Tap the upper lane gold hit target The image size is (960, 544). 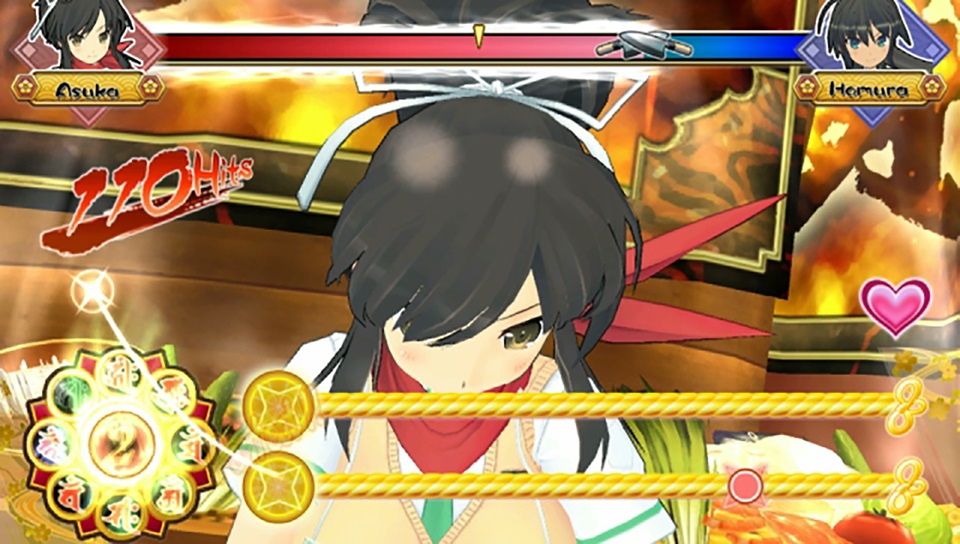pos(279,405)
